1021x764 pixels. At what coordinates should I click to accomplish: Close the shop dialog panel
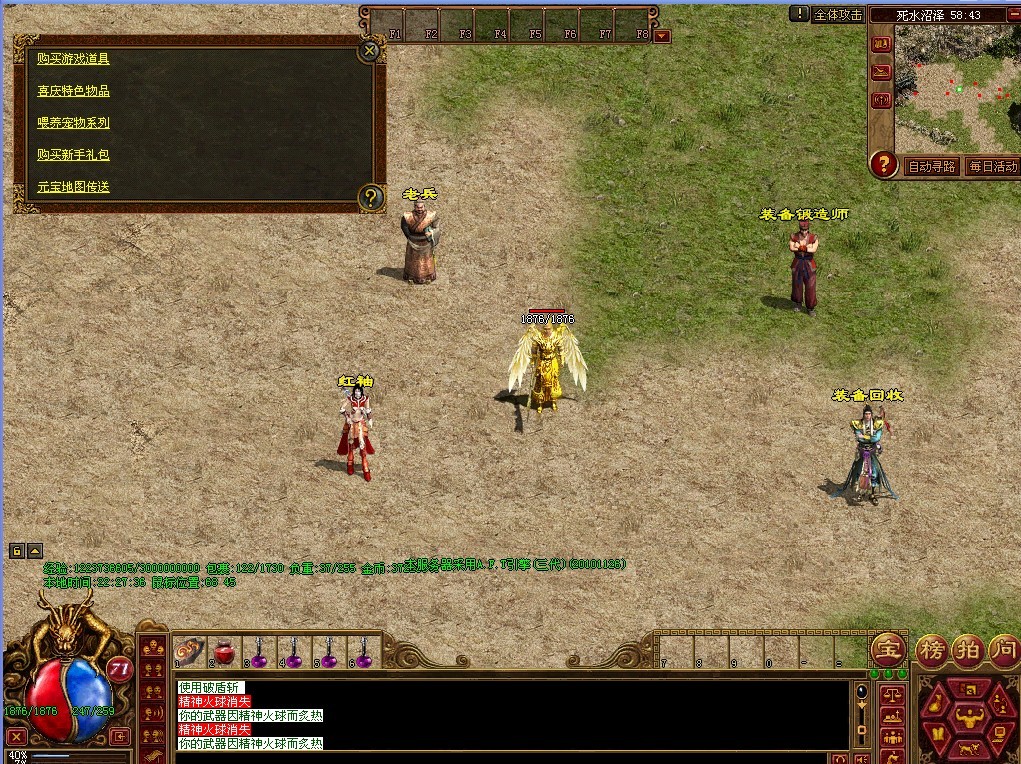click(x=370, y=49)
